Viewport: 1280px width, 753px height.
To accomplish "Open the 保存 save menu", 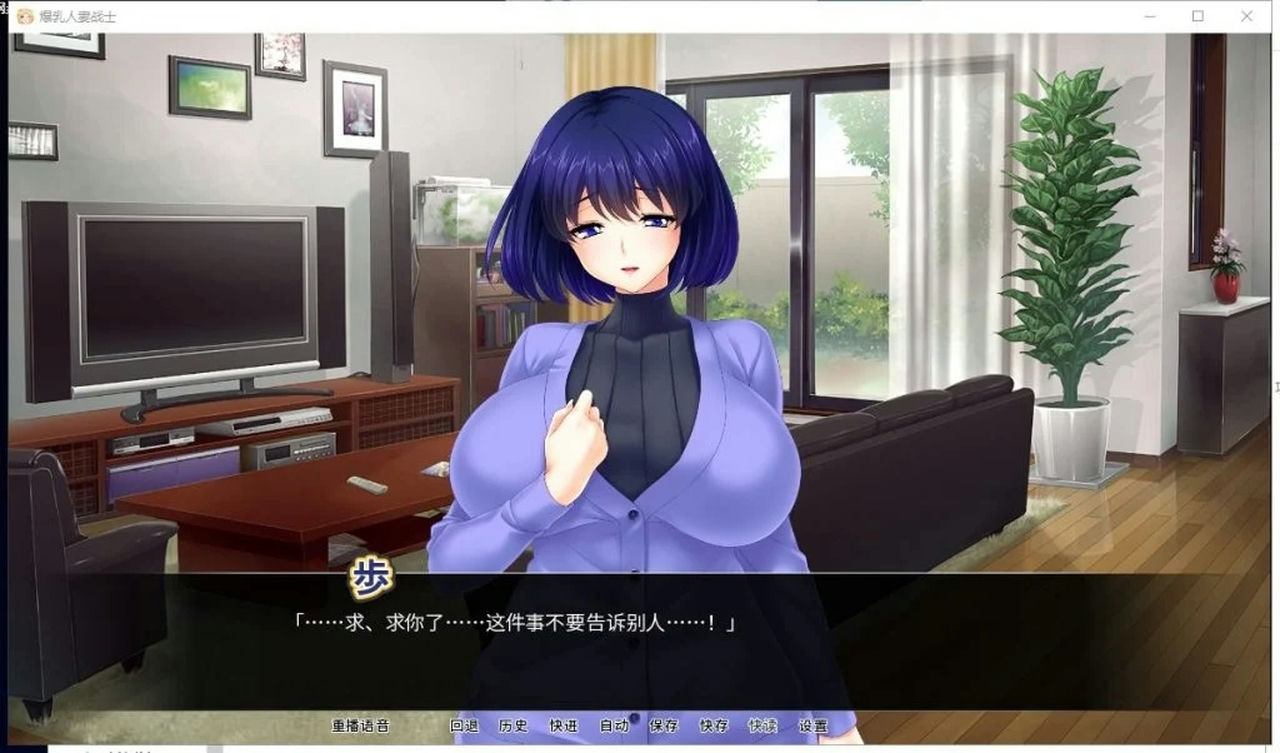I will tap(664, 727).
